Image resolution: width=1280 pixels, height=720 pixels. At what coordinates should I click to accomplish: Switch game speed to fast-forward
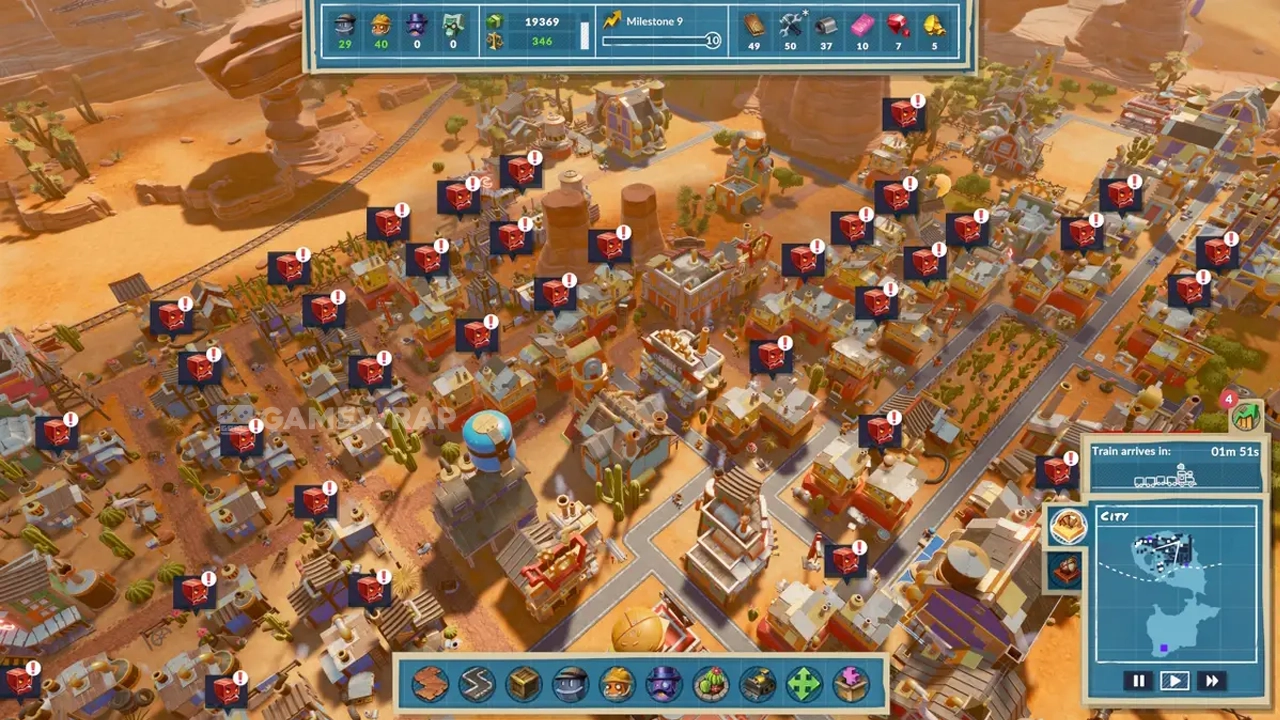click(1211, 681)
